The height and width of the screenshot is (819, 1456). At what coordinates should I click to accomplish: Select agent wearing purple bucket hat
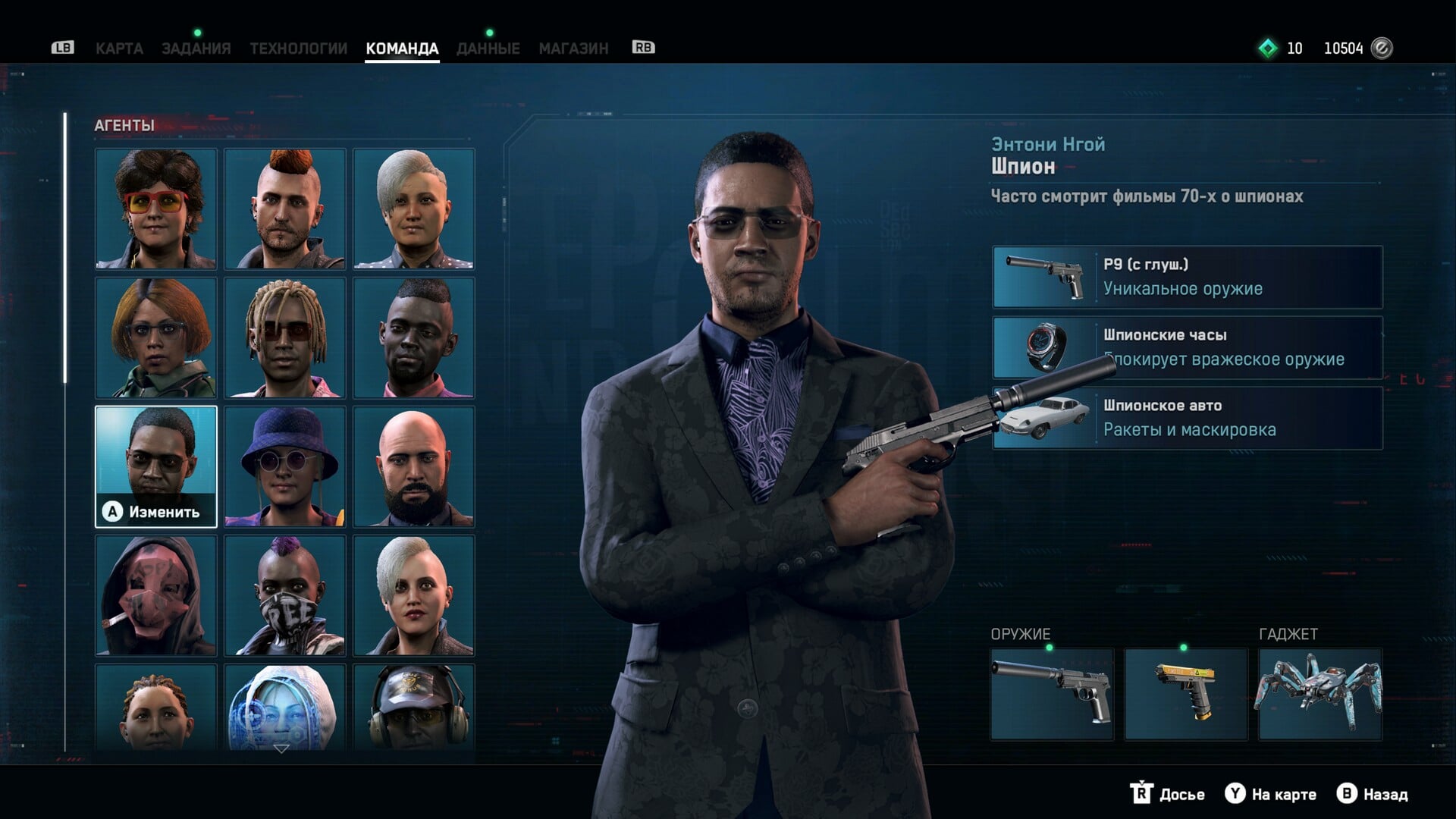(x=285, y=466)
